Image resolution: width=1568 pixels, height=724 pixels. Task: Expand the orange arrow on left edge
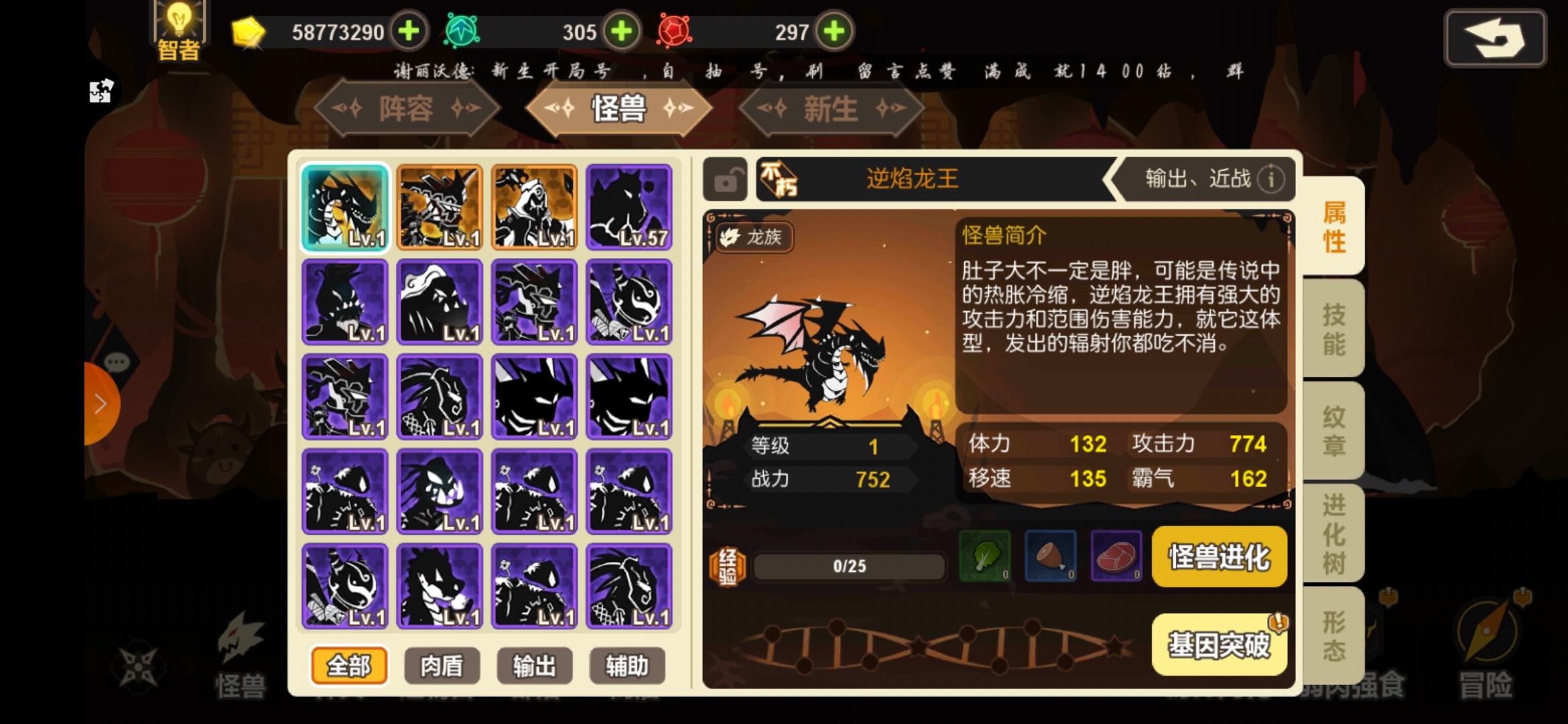tap(101, 403)
